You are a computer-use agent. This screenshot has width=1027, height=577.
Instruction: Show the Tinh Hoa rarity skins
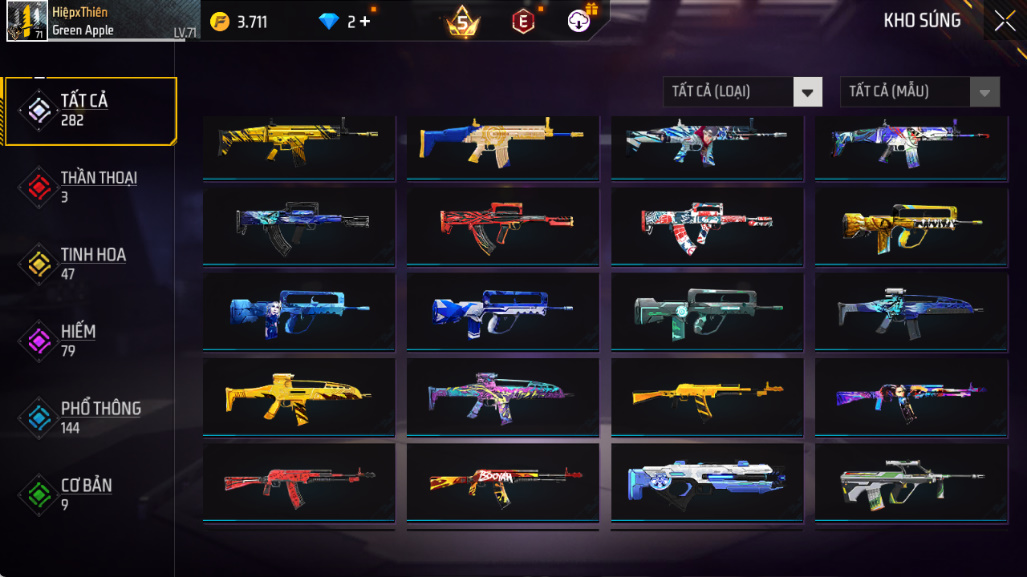(x=91, y=264)
